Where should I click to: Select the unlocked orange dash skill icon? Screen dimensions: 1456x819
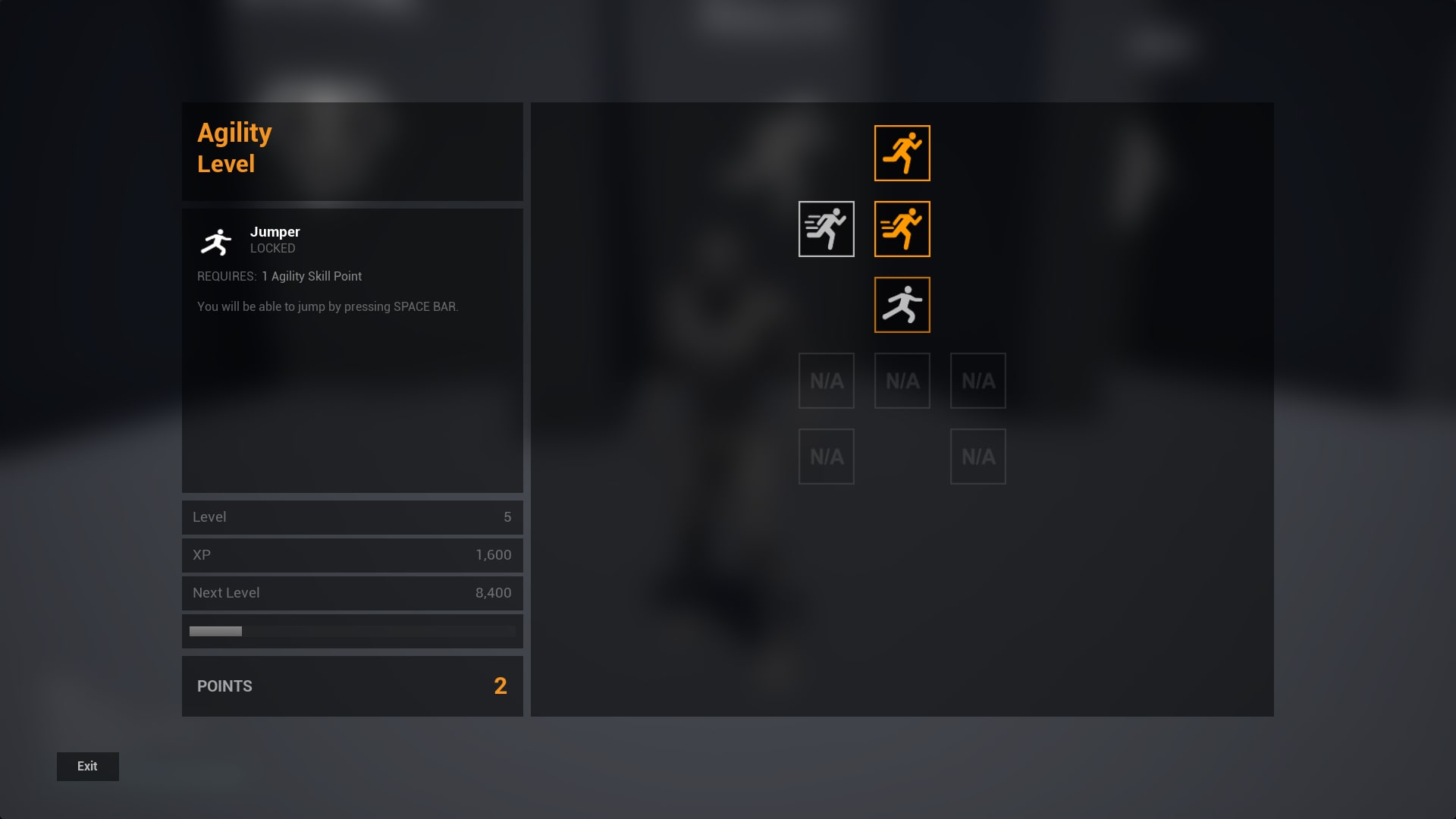pyautogui.click(x=902, y=229)
